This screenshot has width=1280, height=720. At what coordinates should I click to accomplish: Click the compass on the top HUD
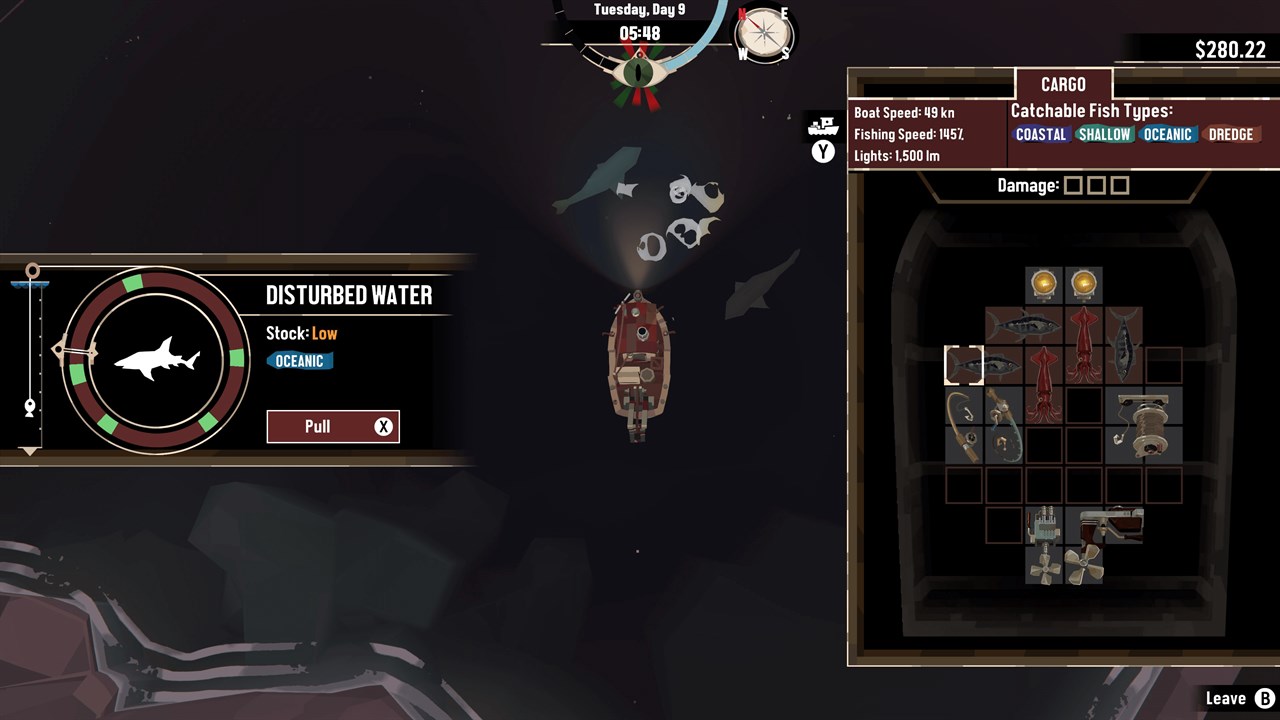[x=764, y=35]
